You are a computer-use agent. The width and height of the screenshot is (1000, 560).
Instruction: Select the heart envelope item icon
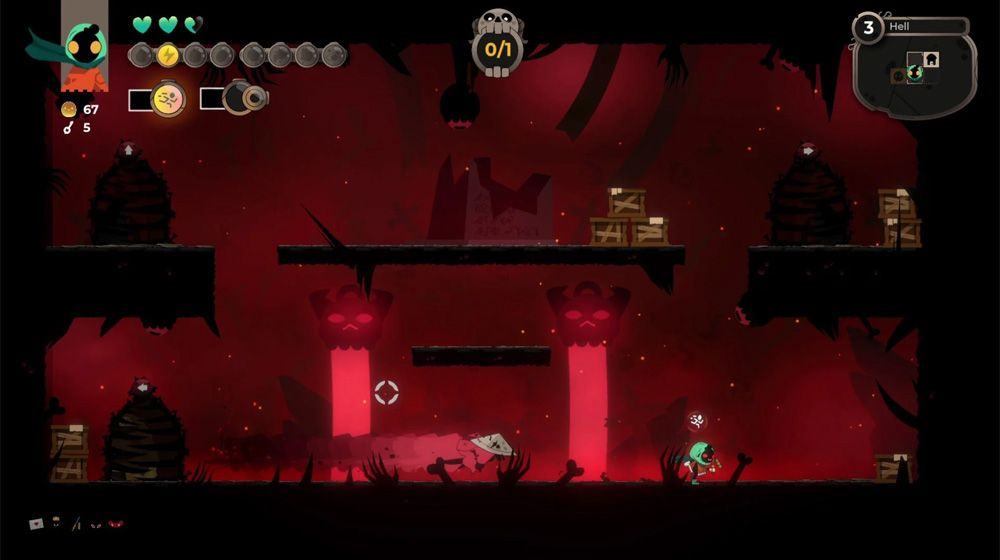coord(37,523)
